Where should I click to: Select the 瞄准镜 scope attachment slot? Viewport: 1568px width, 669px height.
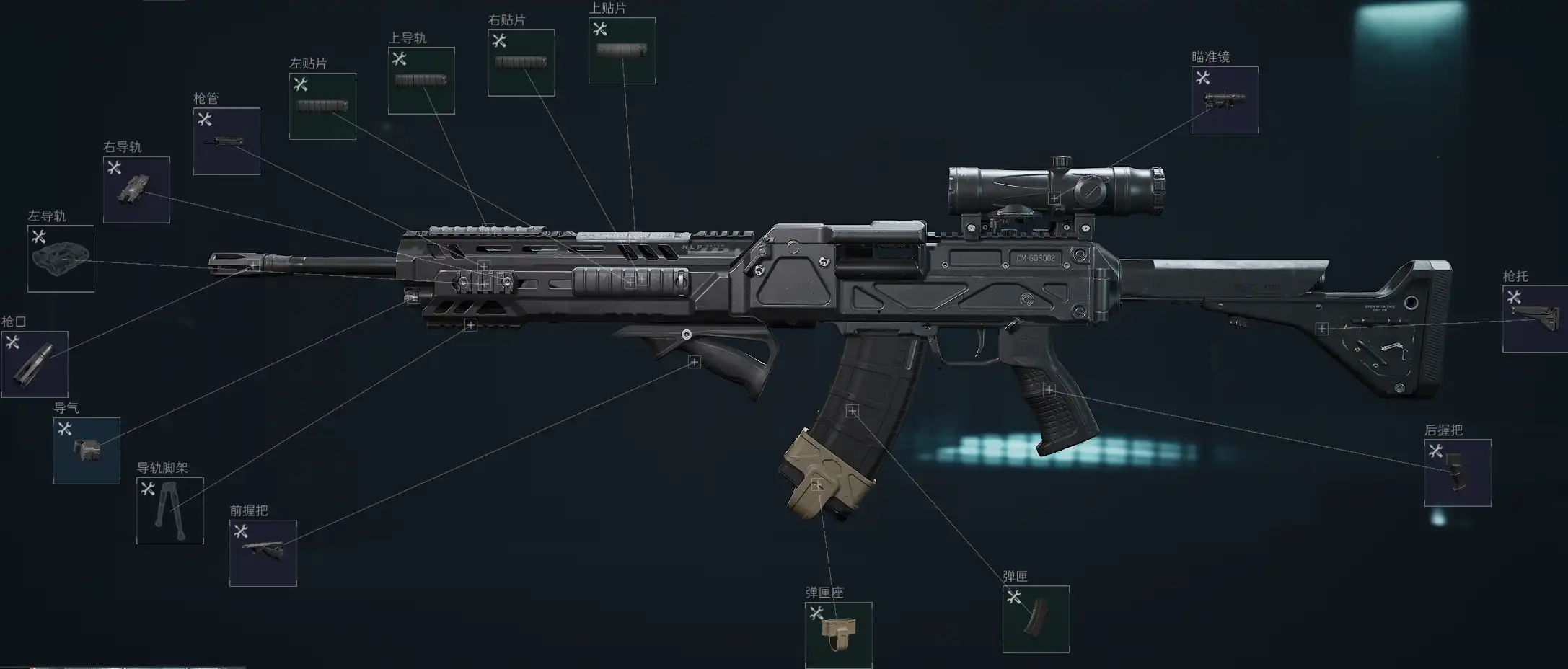1224,100
